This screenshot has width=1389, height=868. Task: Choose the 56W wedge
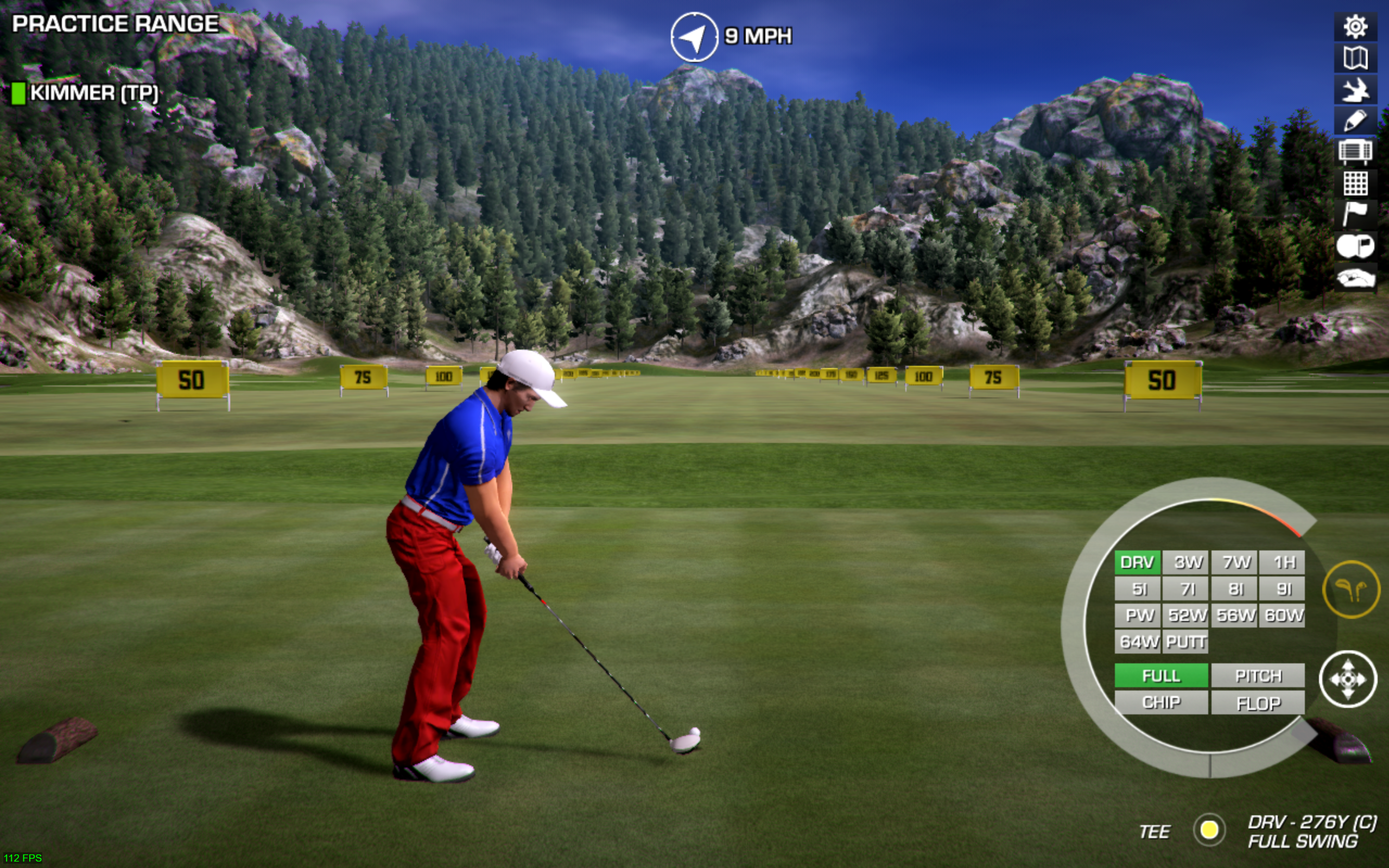(1235, 615)
